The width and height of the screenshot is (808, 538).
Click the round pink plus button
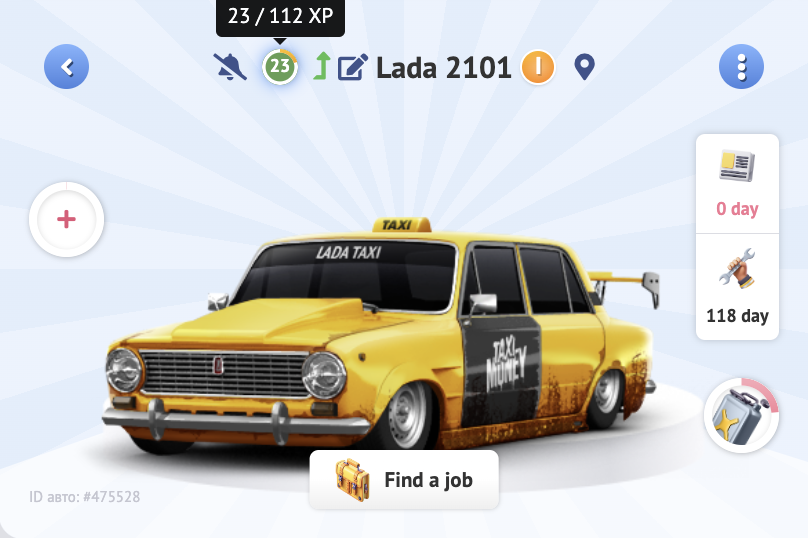coord(67,219)
